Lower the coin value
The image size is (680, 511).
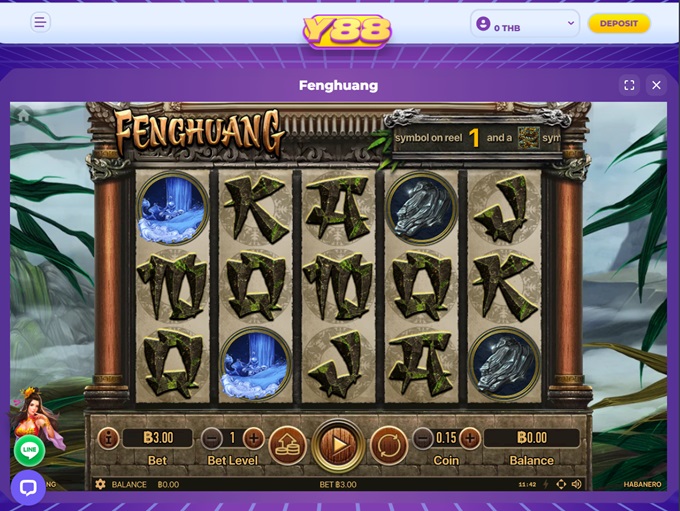(x=423, y=438)
